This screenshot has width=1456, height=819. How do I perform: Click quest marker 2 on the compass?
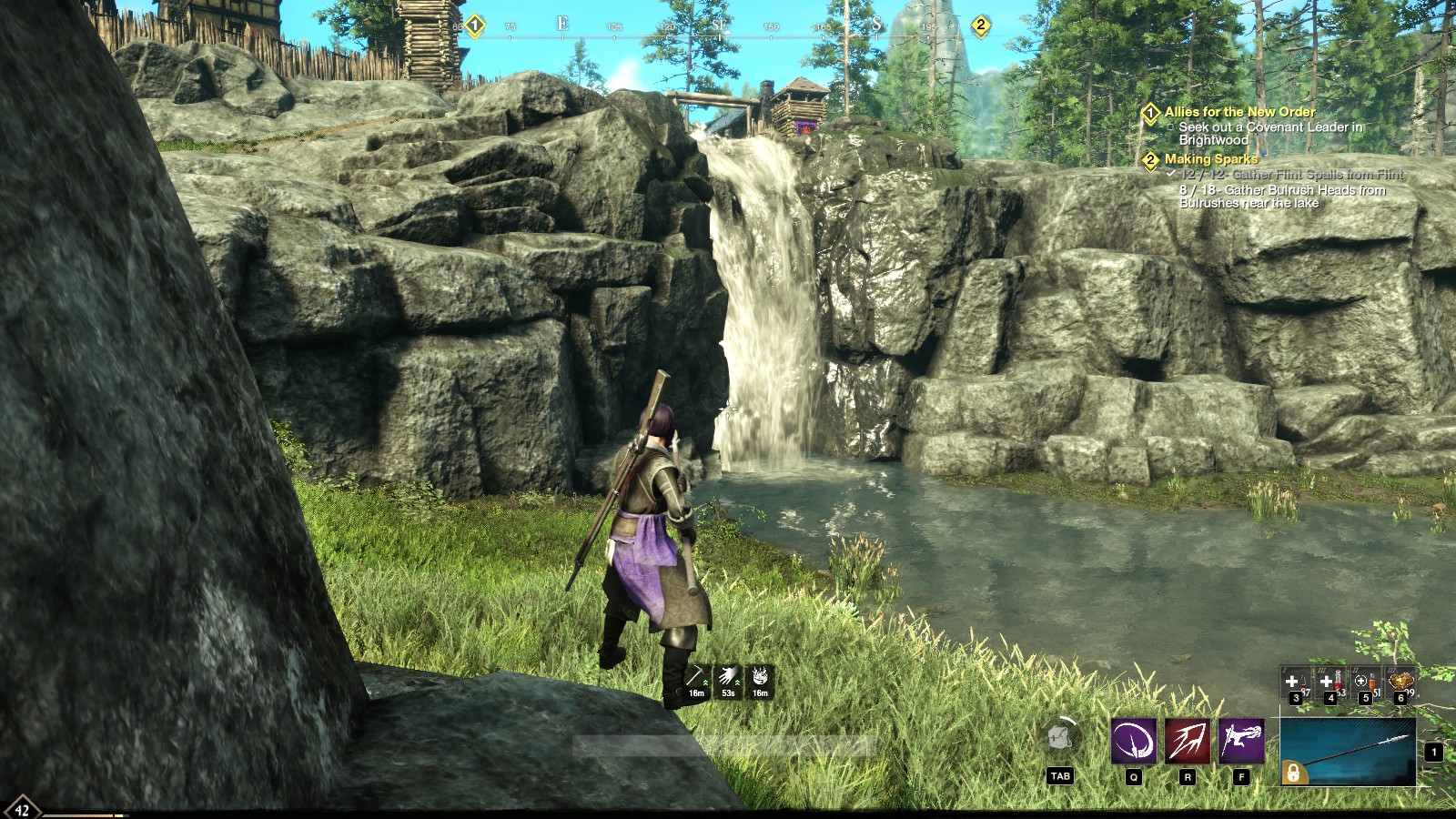pos(980,25)
